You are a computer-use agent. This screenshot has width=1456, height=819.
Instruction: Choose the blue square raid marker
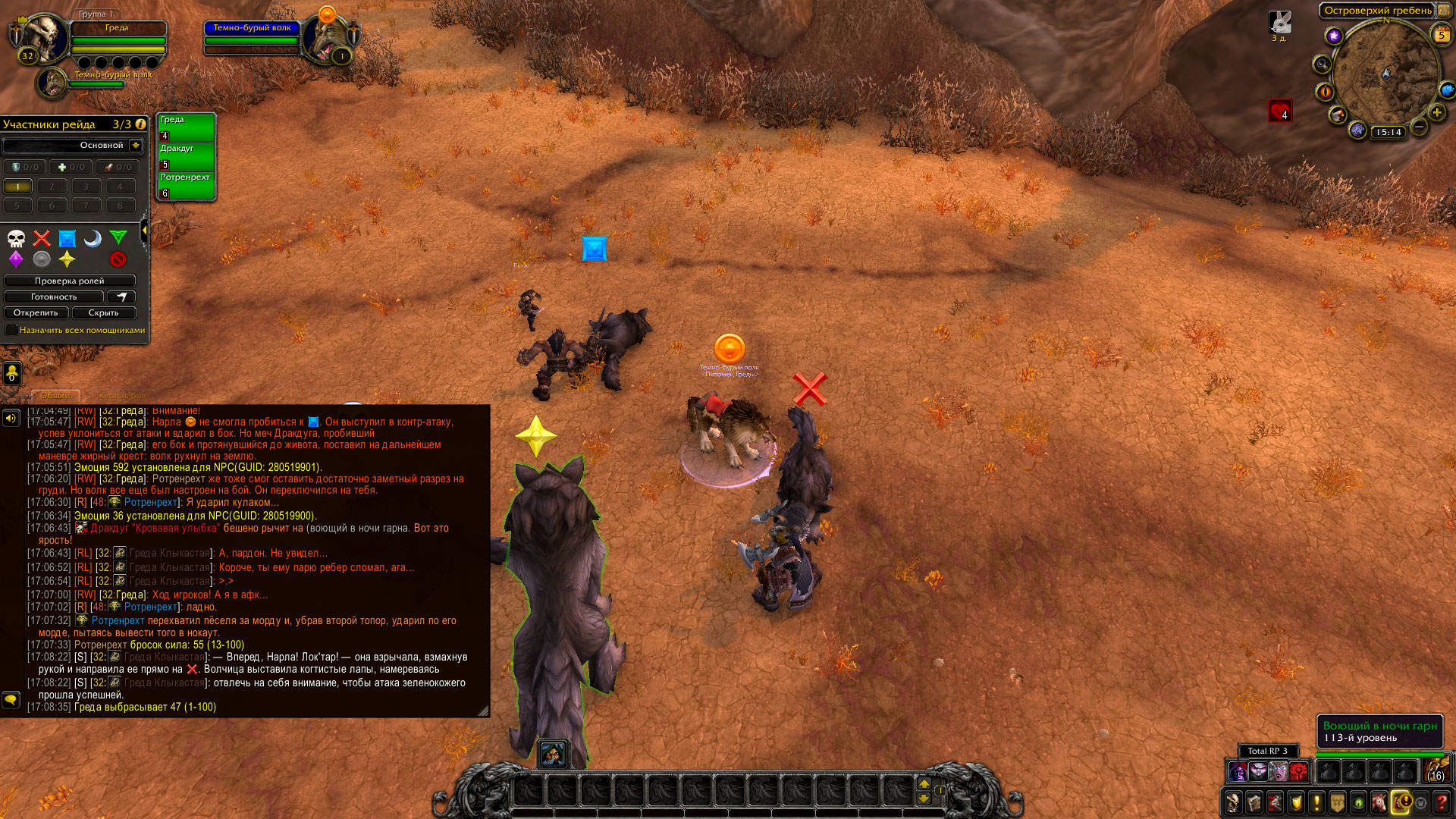[67, 239]
